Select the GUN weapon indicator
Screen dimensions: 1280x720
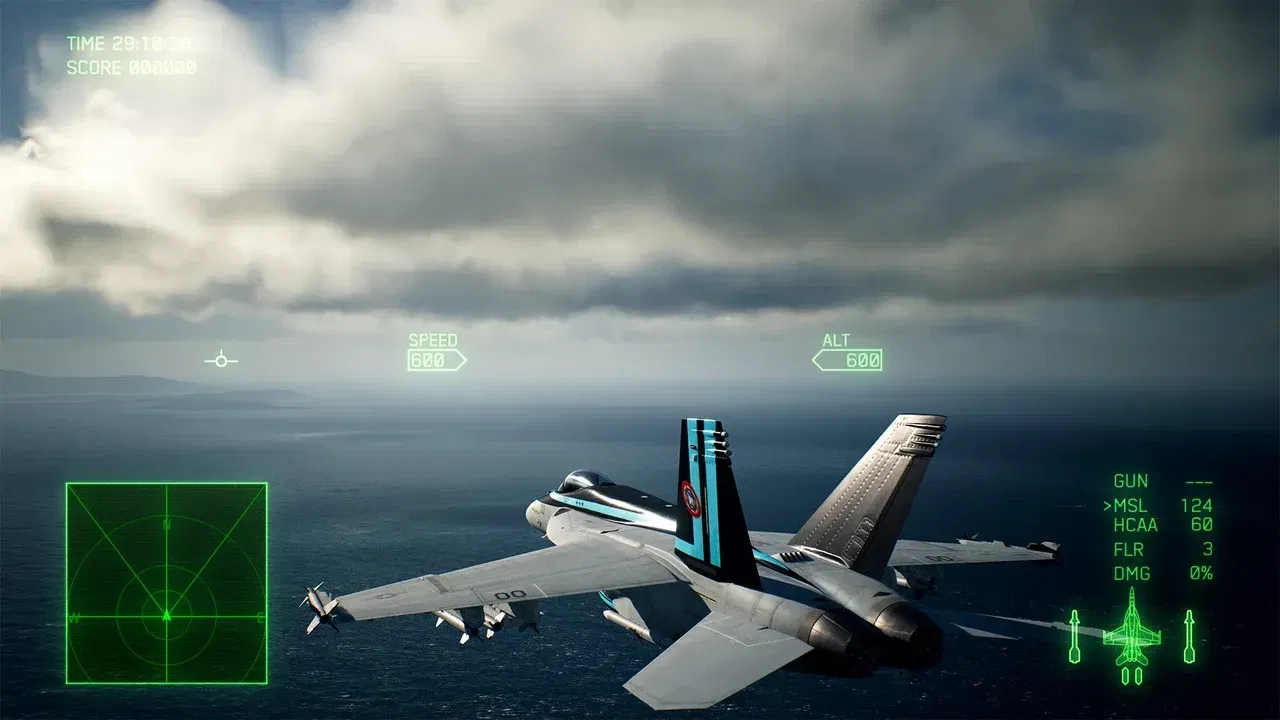point(1132,481)
